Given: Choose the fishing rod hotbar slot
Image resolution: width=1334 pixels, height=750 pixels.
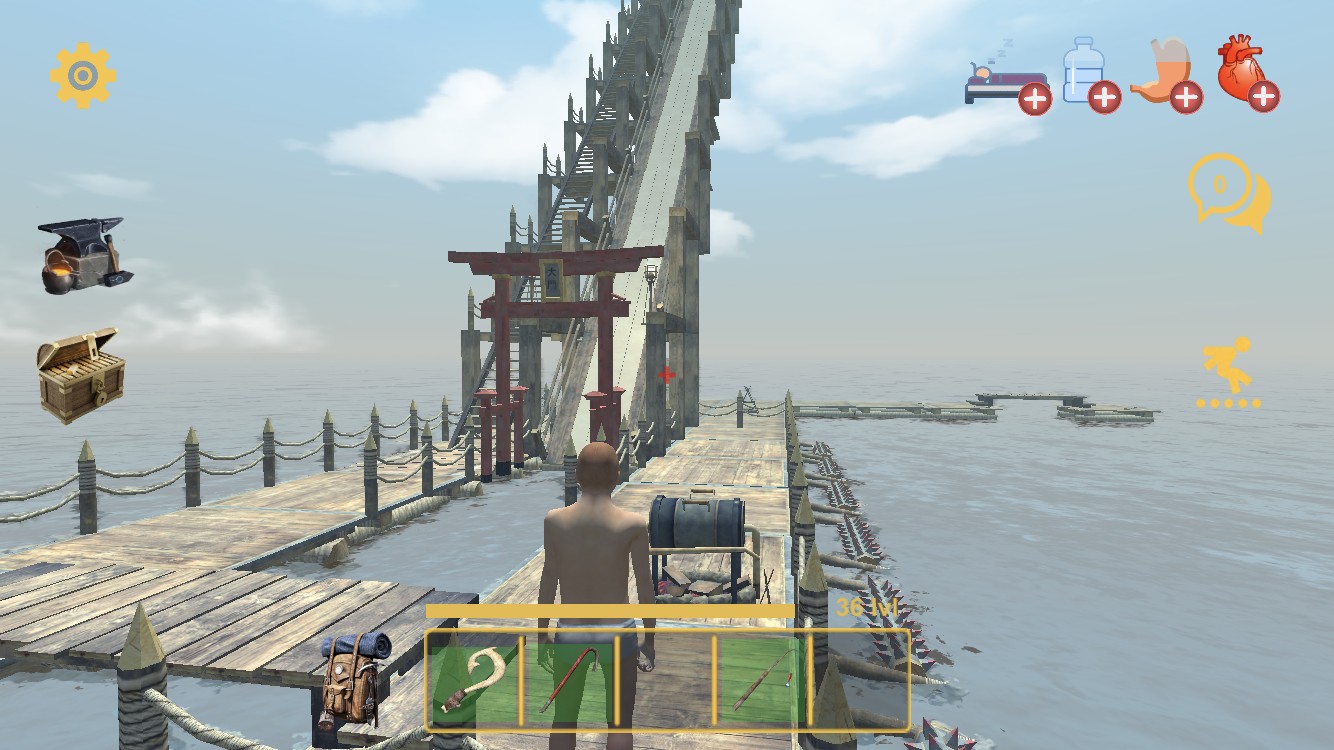Looking at the screenshot, I should pyautogui.click(x=762, y=680).
